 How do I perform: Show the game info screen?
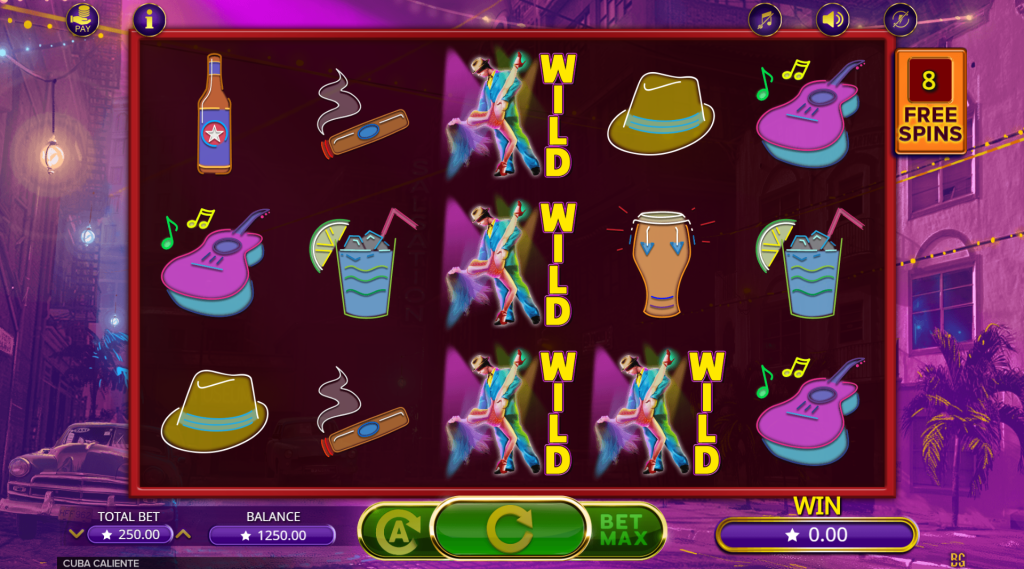(x=149, y=19)
